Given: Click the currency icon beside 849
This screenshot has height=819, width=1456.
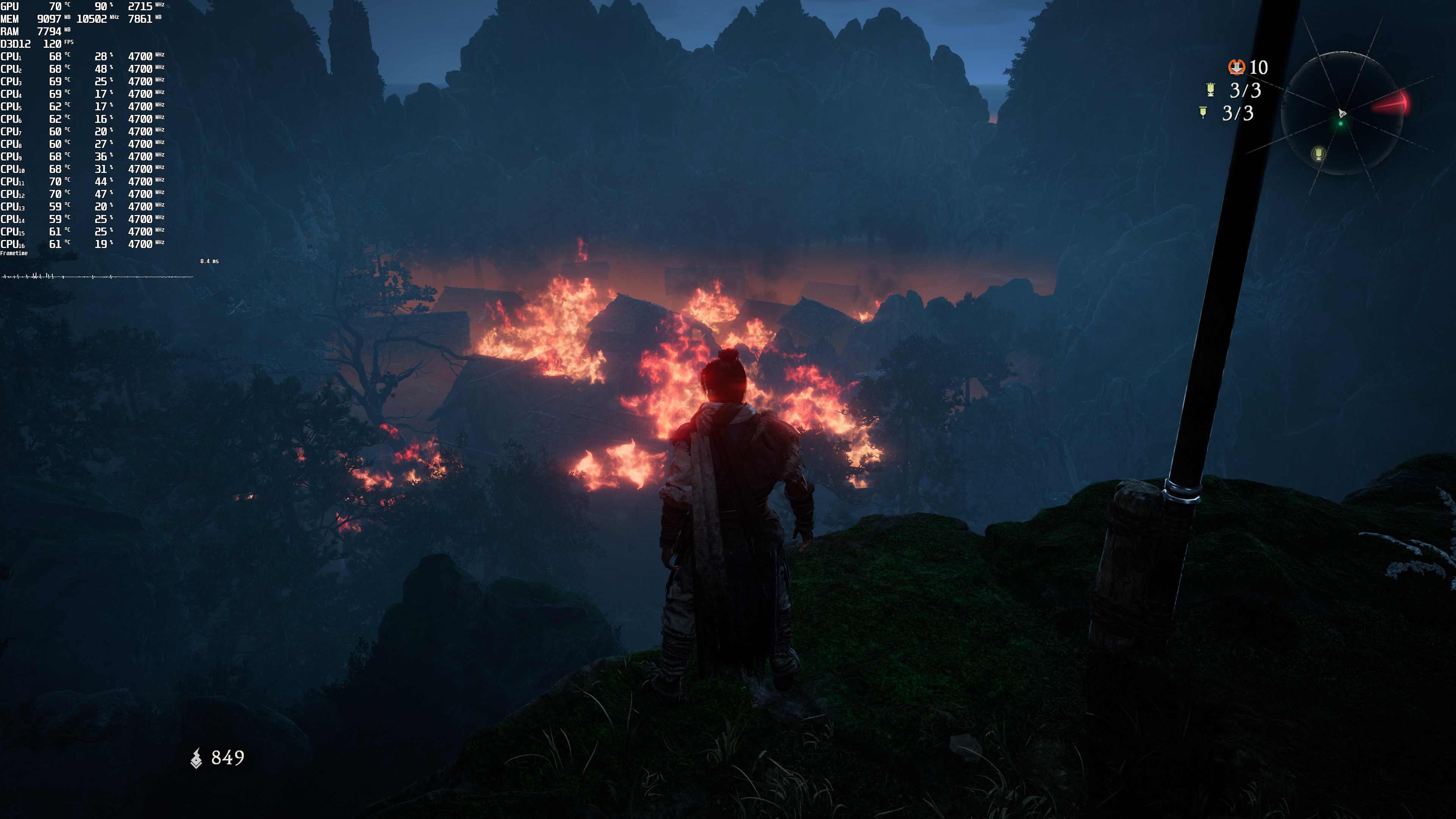Looking at the screenshot, I should pos(196,758).
